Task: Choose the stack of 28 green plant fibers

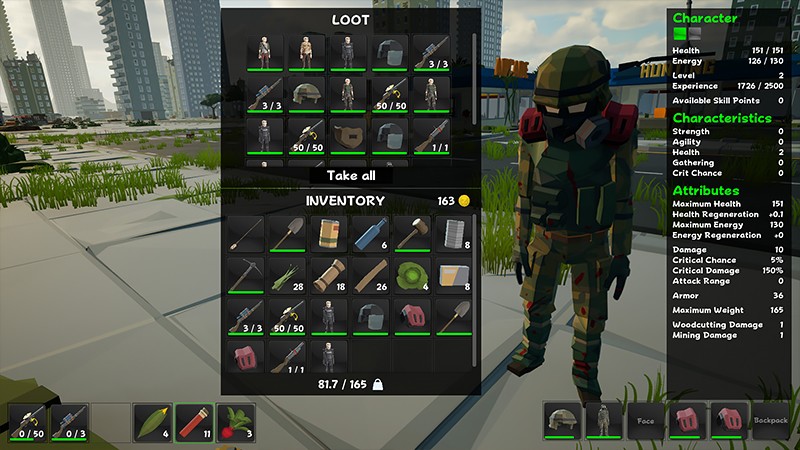Action: (288, 275)
